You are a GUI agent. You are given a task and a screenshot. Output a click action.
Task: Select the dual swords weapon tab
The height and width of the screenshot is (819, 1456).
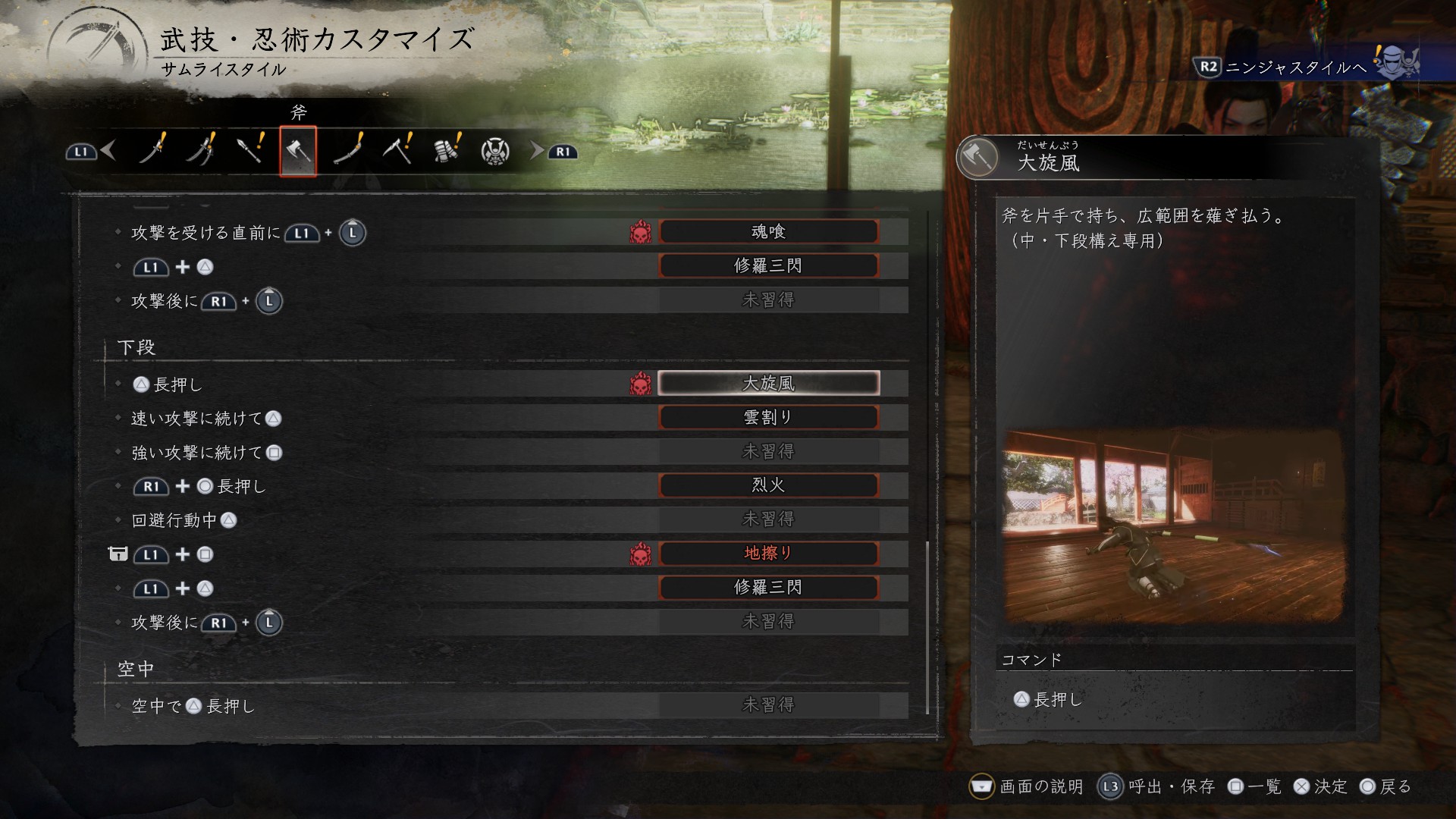click(x=201, y=150)
